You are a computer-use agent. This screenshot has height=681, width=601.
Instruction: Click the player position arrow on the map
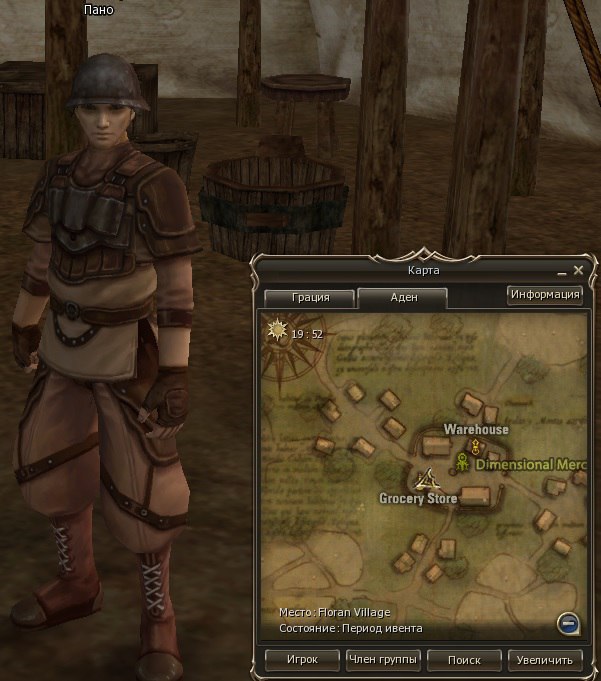[428, 478]
